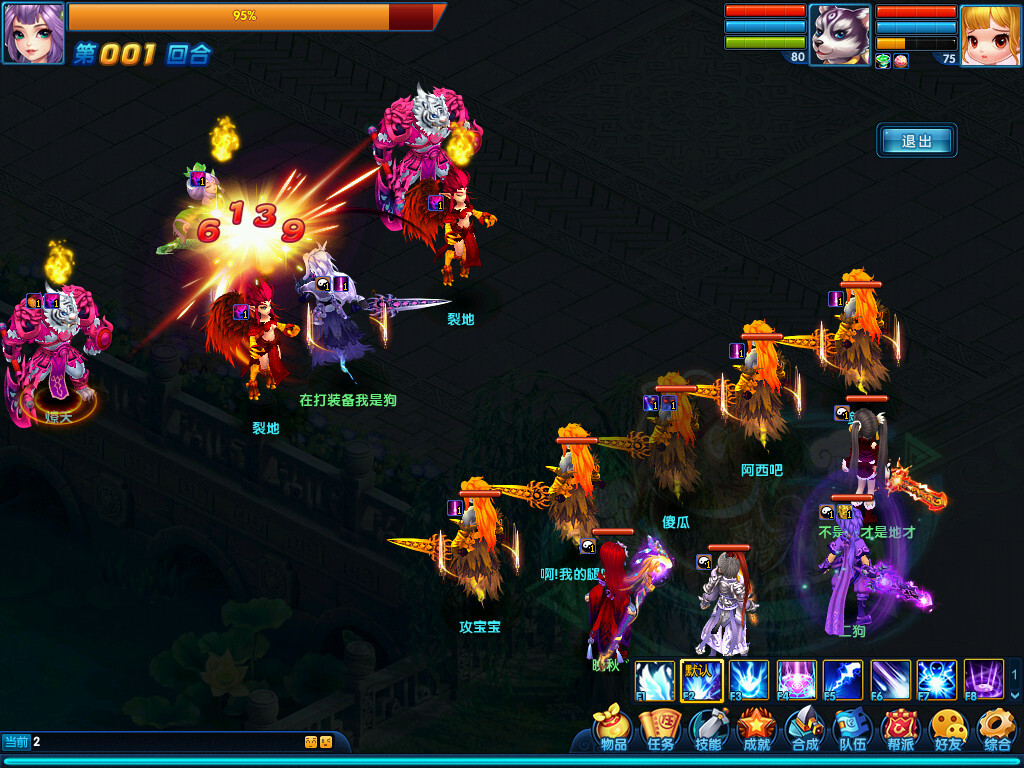Open the 任务 quest scroll menu
1024x768 pixels.
660,730
